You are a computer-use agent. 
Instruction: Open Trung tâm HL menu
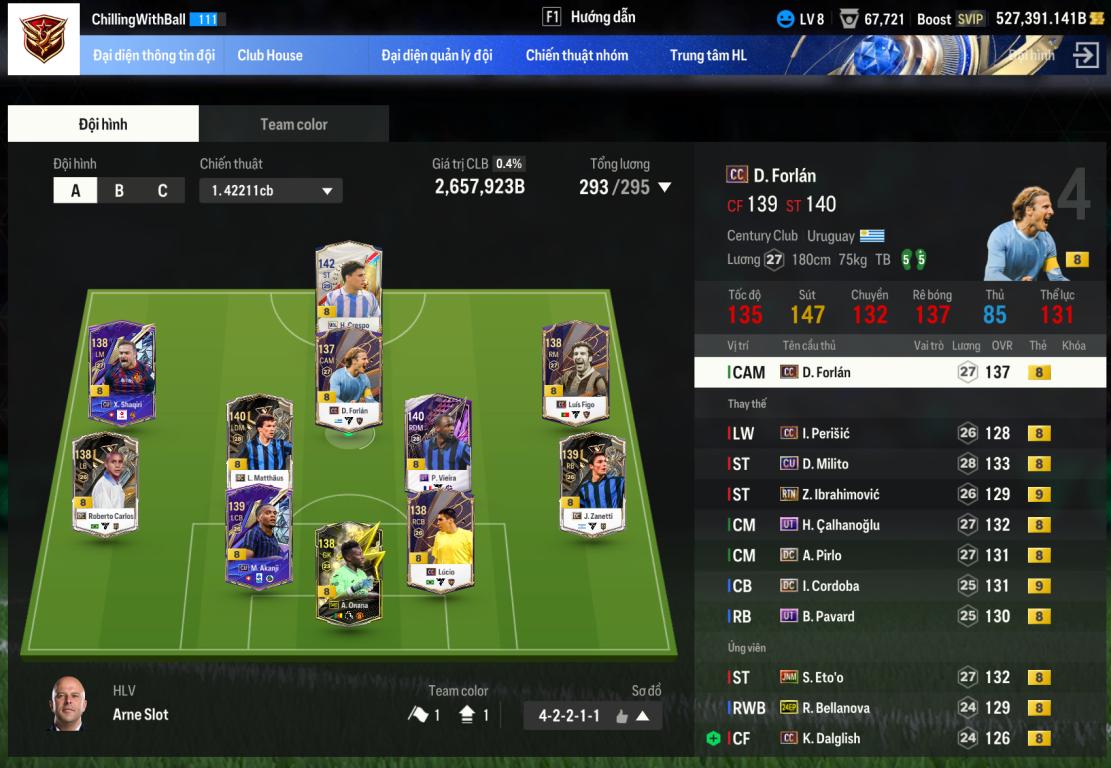(708, 56)
